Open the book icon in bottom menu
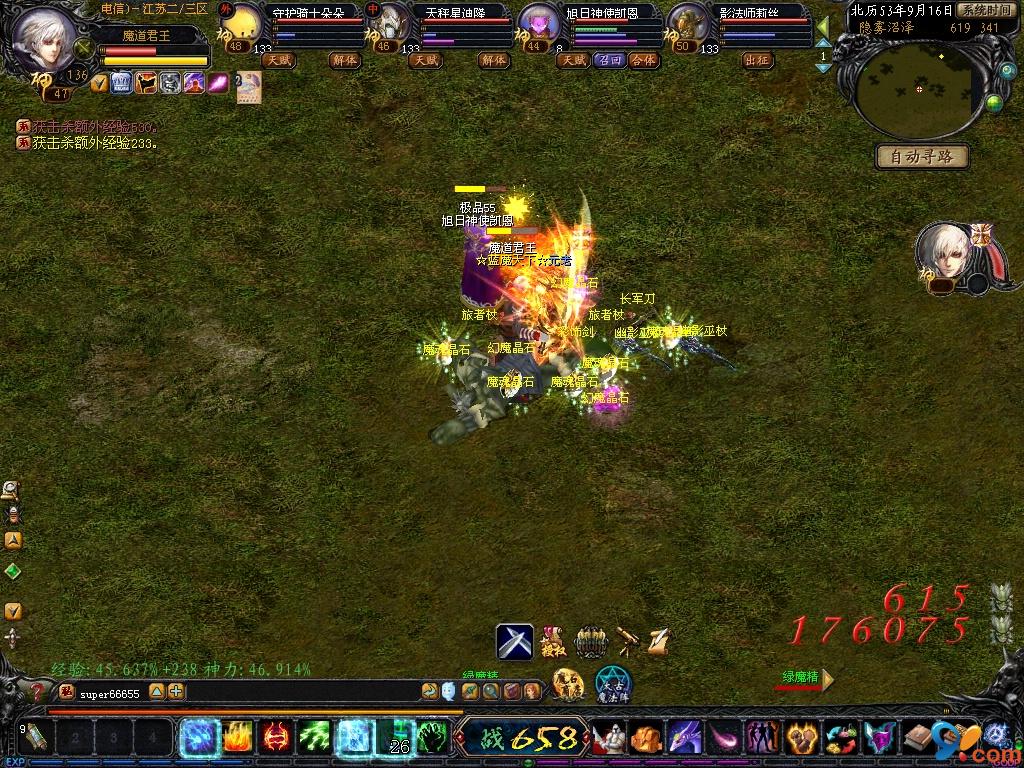1024x768 pixels. point(919,738)
